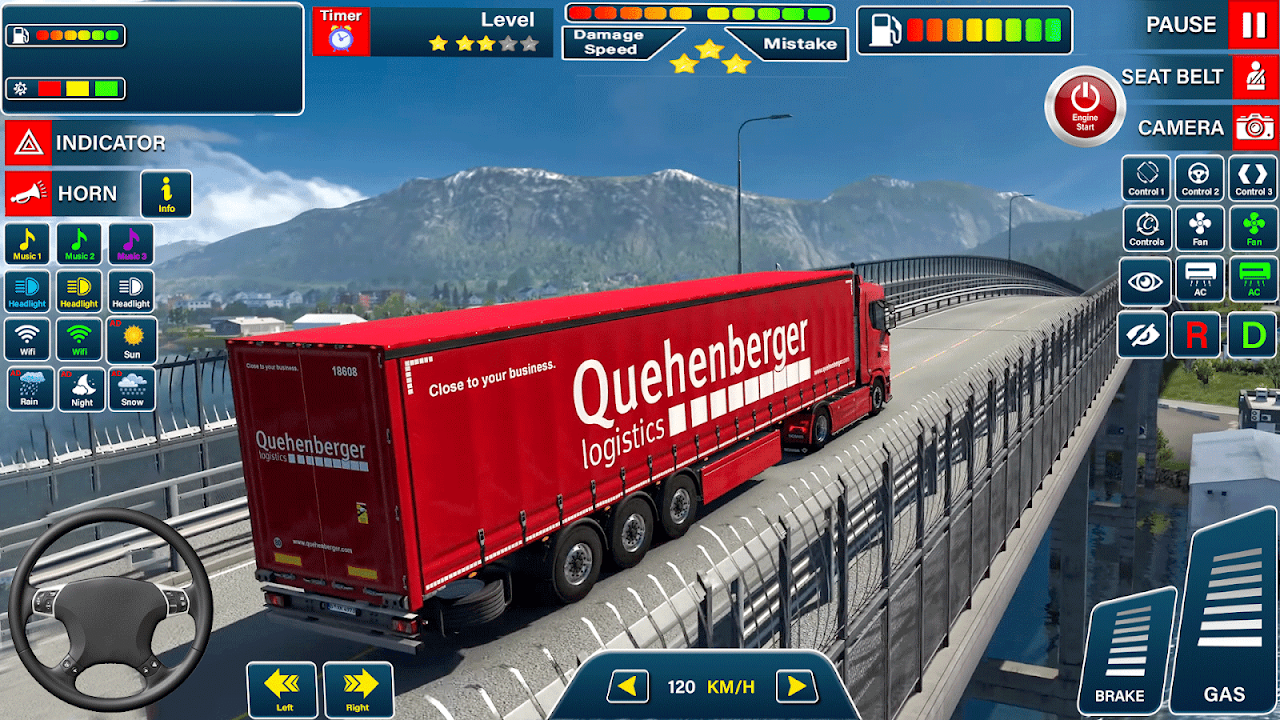Switch weather to Snow
The height and width of the screenshot is (720, 1280).
pos(132,389)
